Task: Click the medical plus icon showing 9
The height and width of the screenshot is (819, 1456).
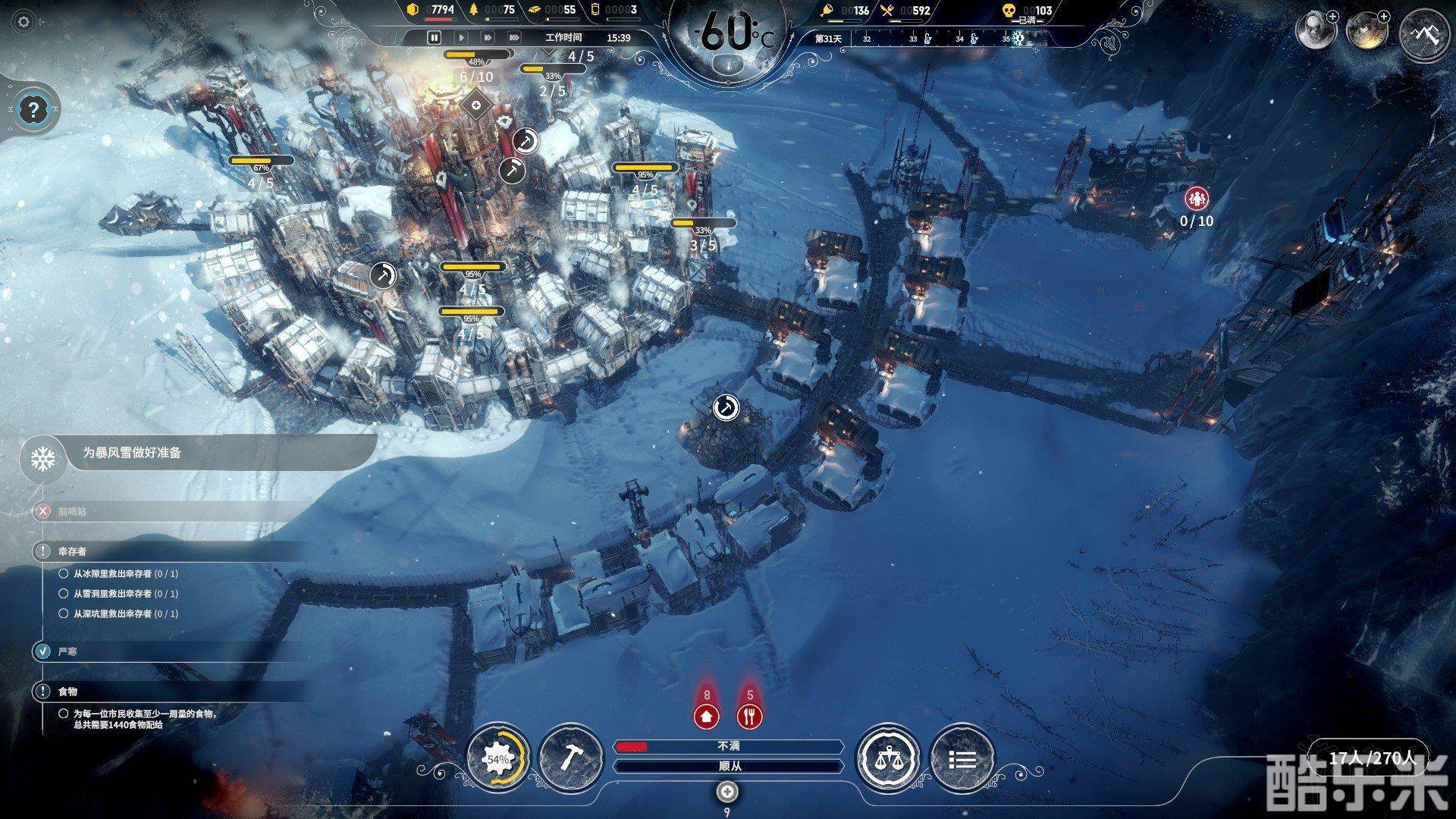Action: [x=727, y=792]
